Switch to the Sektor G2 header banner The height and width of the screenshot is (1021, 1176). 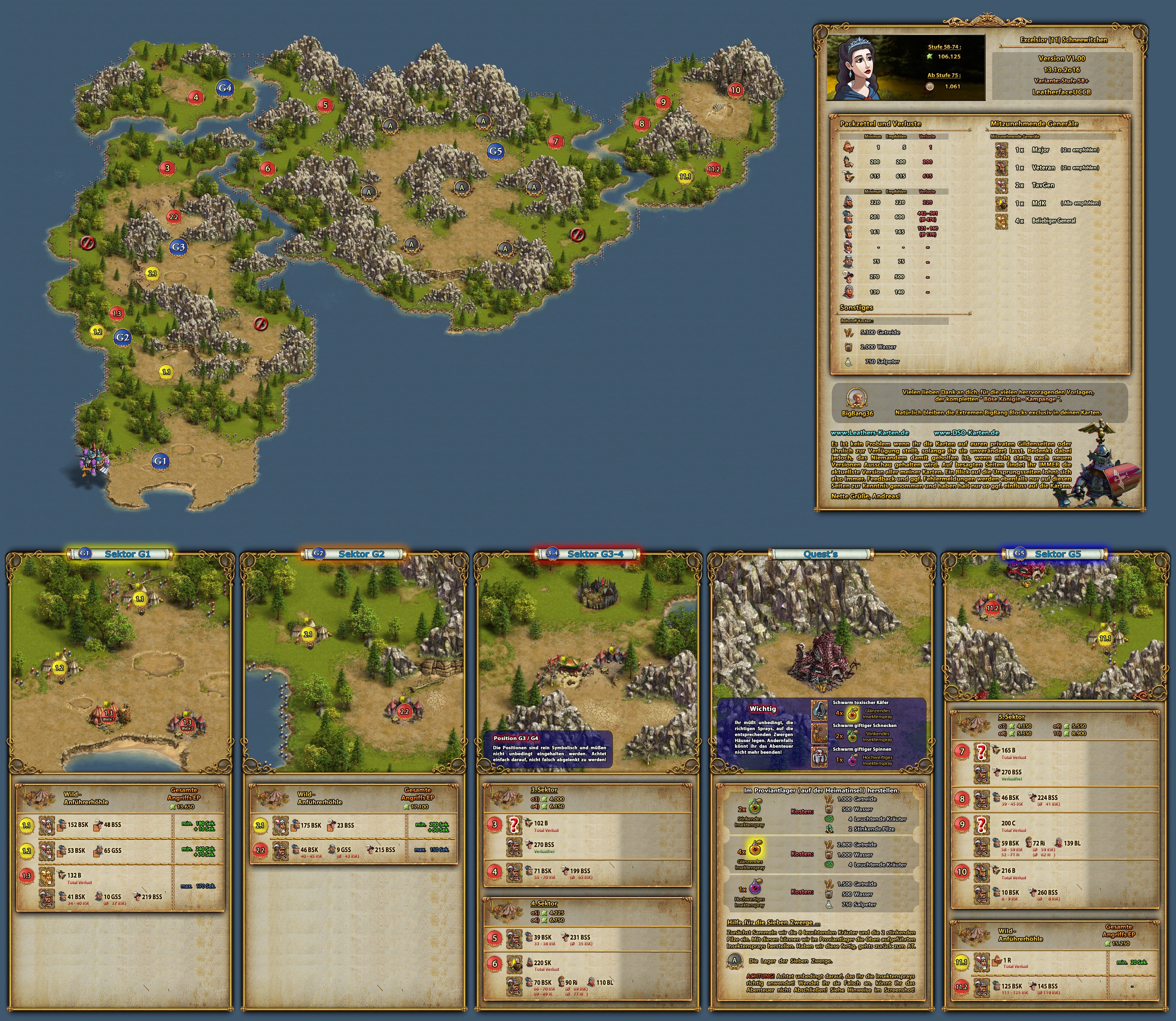click(x=354, y=554)
